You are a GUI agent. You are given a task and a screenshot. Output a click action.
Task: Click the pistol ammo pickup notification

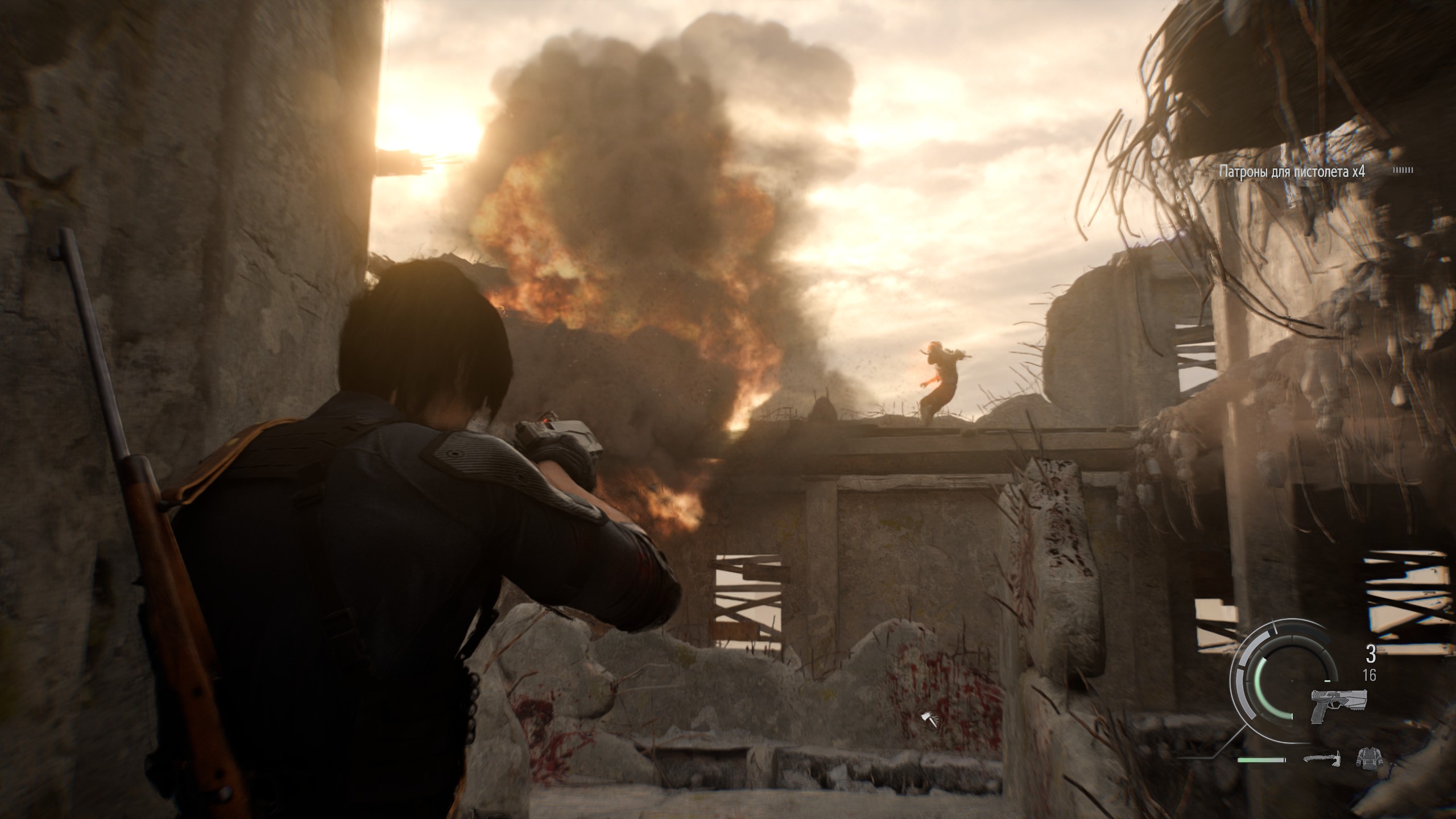click(1291, 171)
